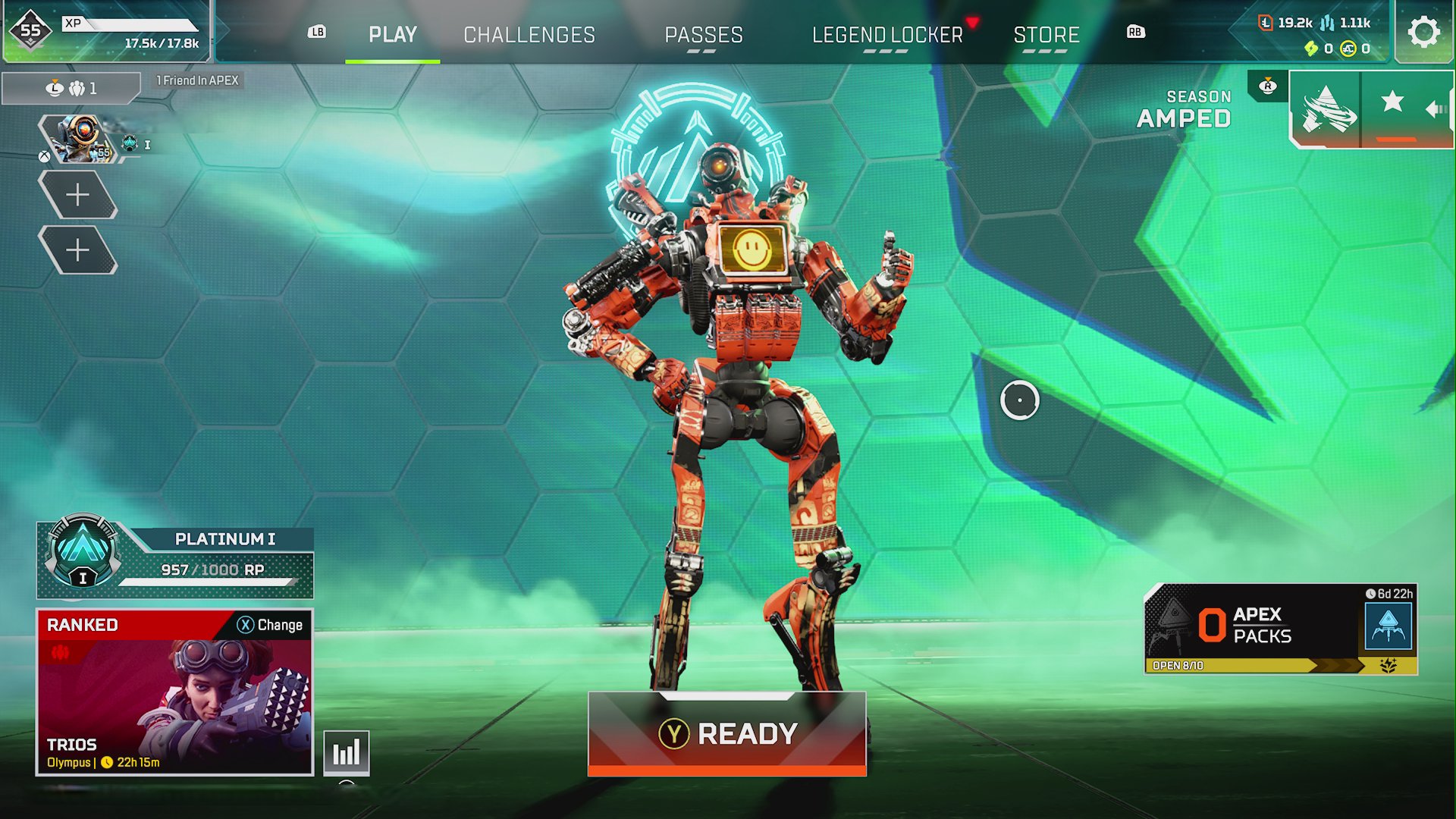Click the Ready button
The image size is (1456, 819).
(x=726, y=733)
